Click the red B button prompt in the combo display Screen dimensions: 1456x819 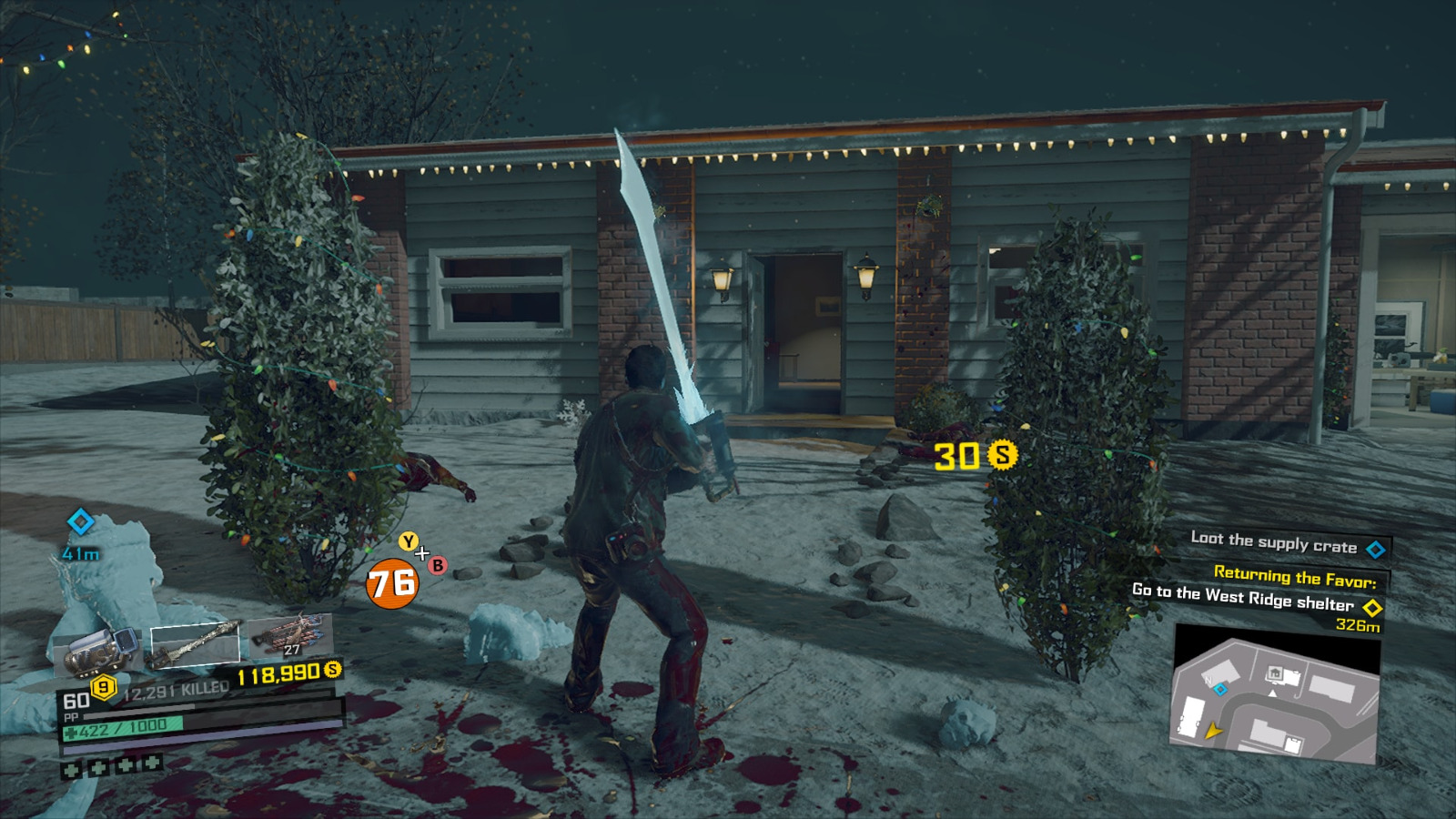coord(437,566)
